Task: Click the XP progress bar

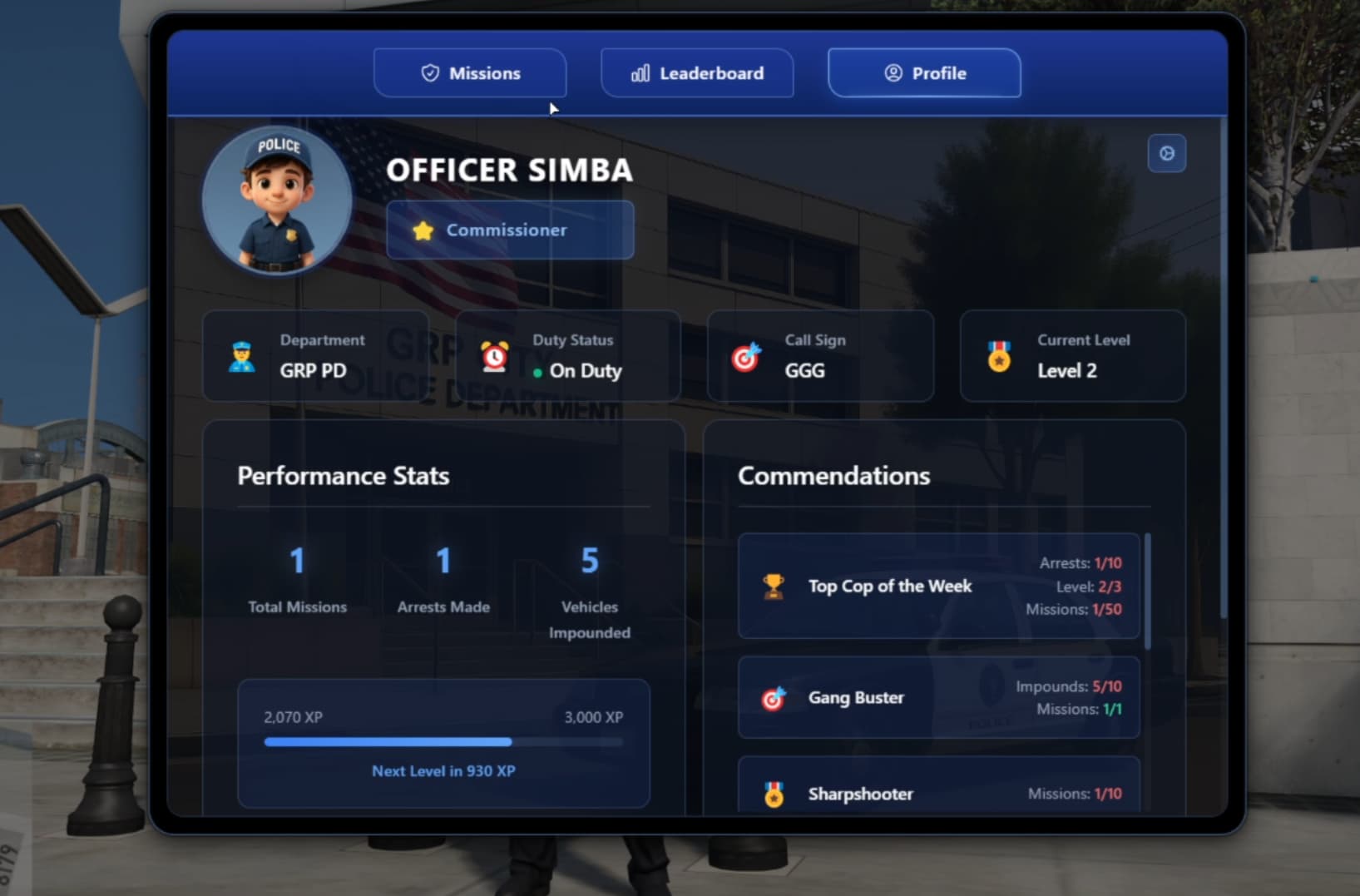Action: click(443, 741)
